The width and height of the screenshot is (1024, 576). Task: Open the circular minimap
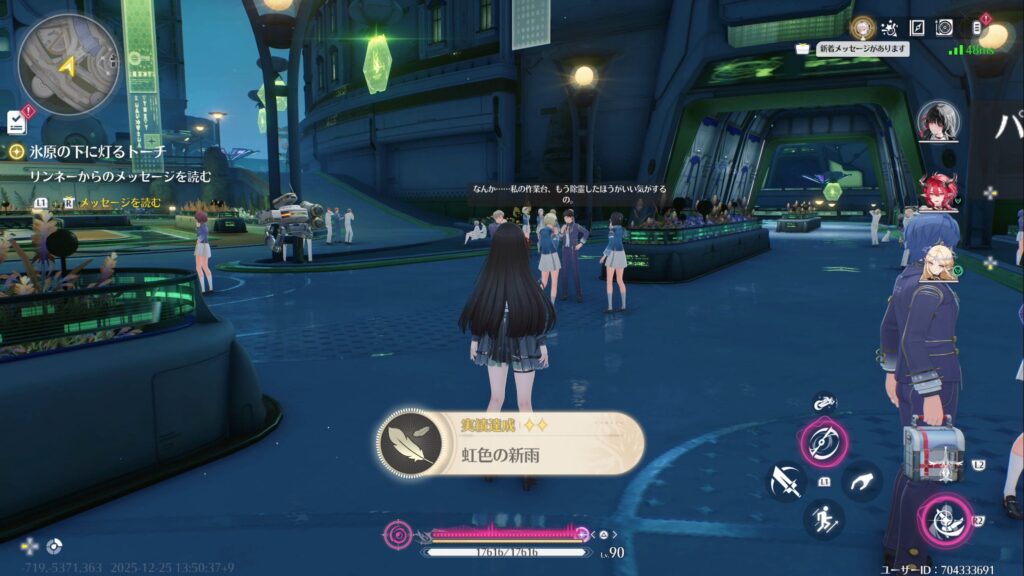pos(68,62)
